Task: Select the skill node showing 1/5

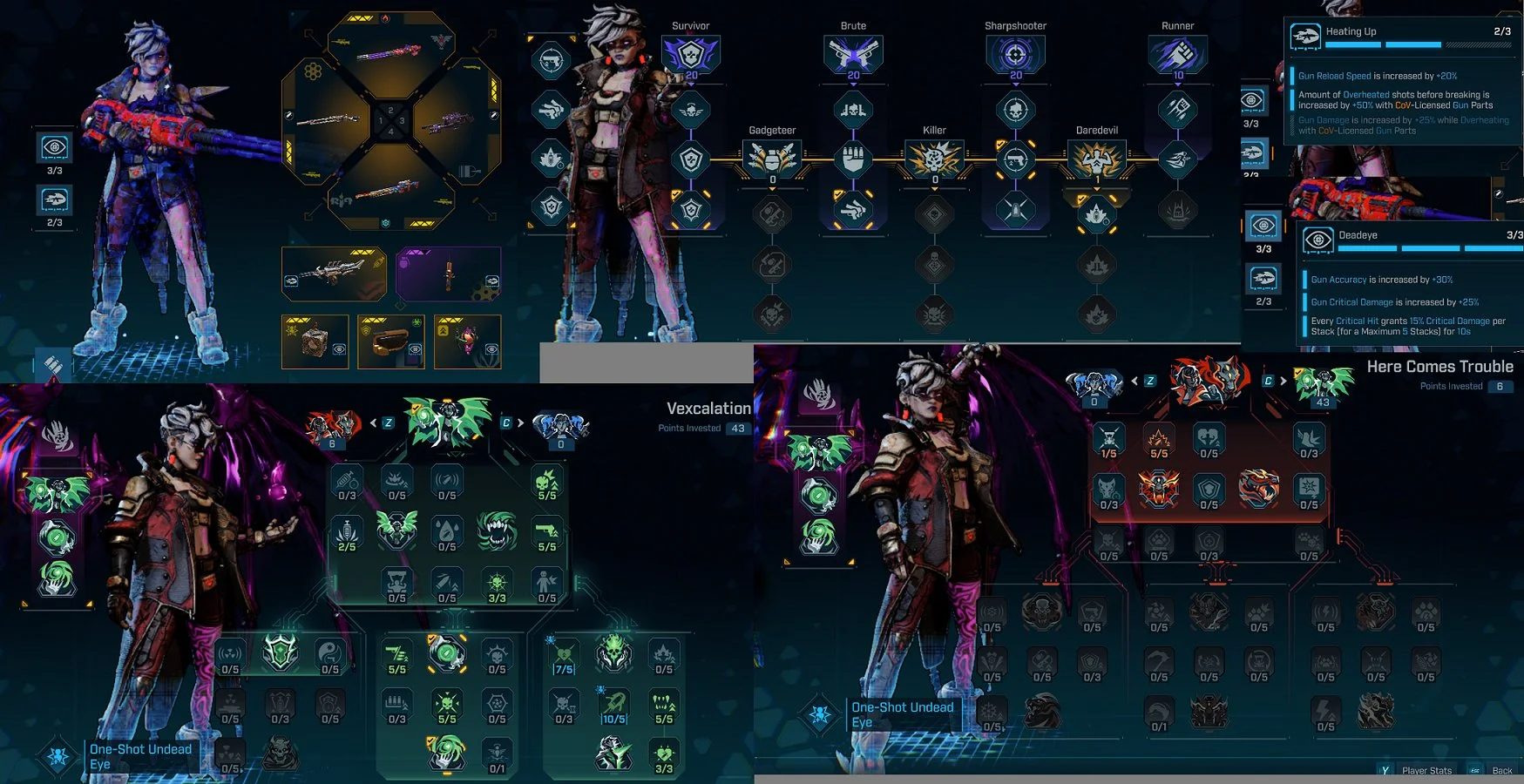Action: (x=1108, y=439)
